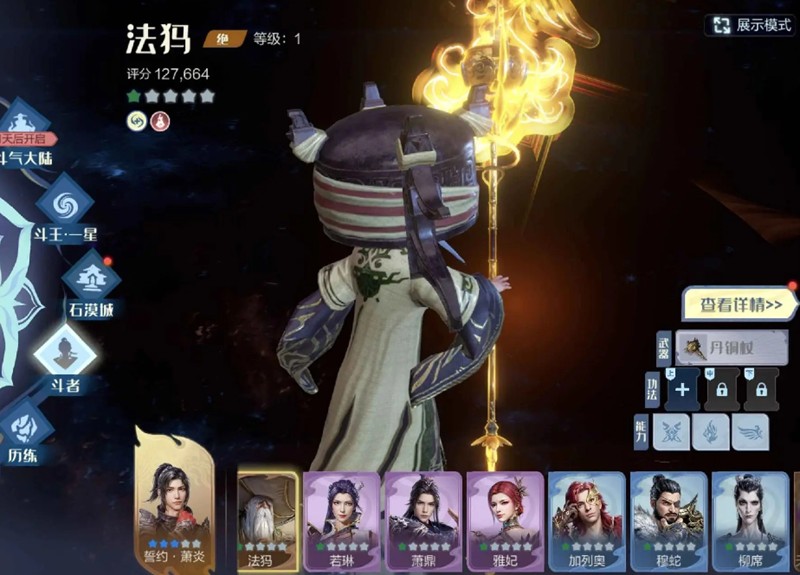Pick the 萧鼎 character card

click(x=423, y=520)
